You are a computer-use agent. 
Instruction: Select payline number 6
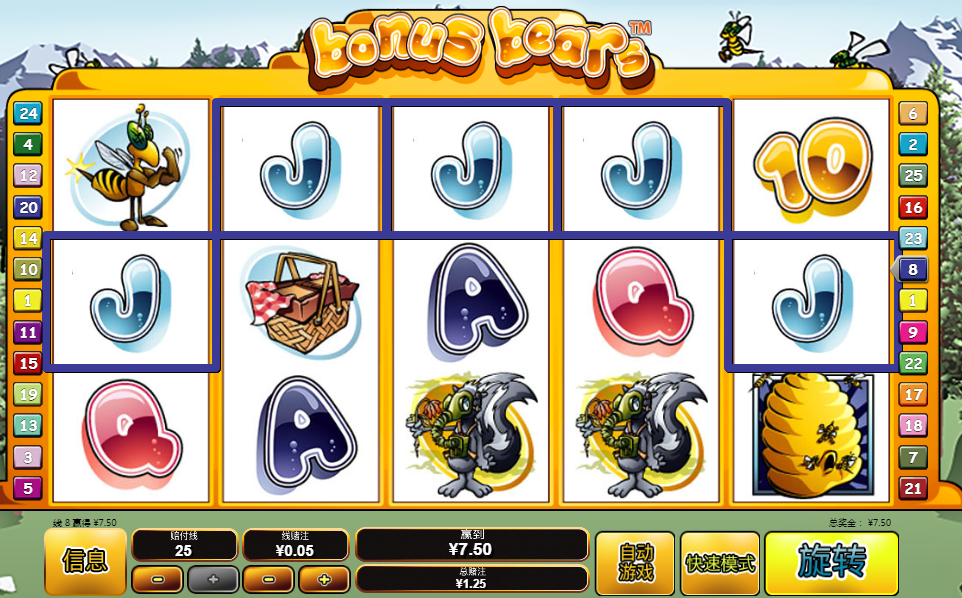912,113
